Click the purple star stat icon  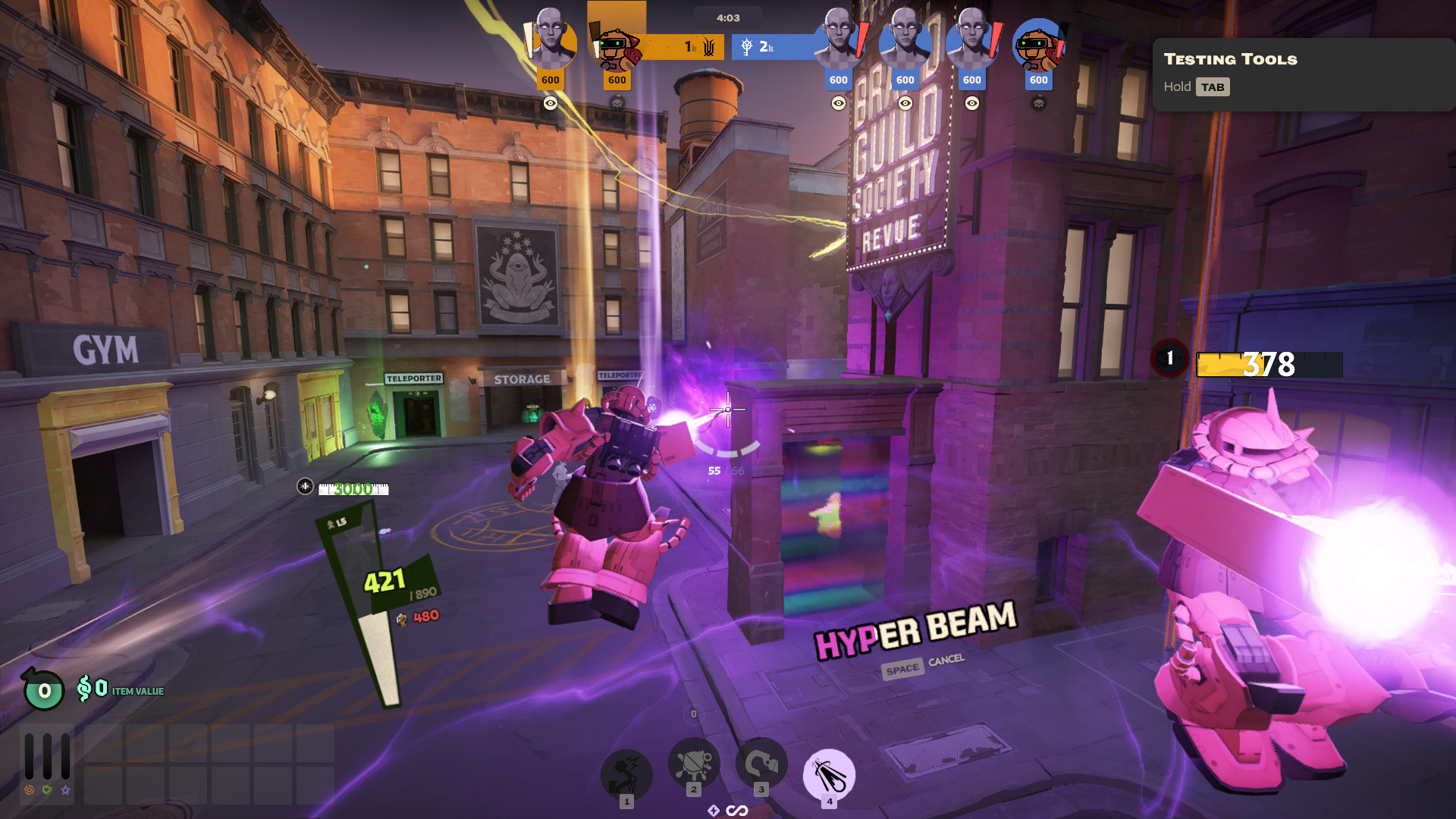(66, 790)
